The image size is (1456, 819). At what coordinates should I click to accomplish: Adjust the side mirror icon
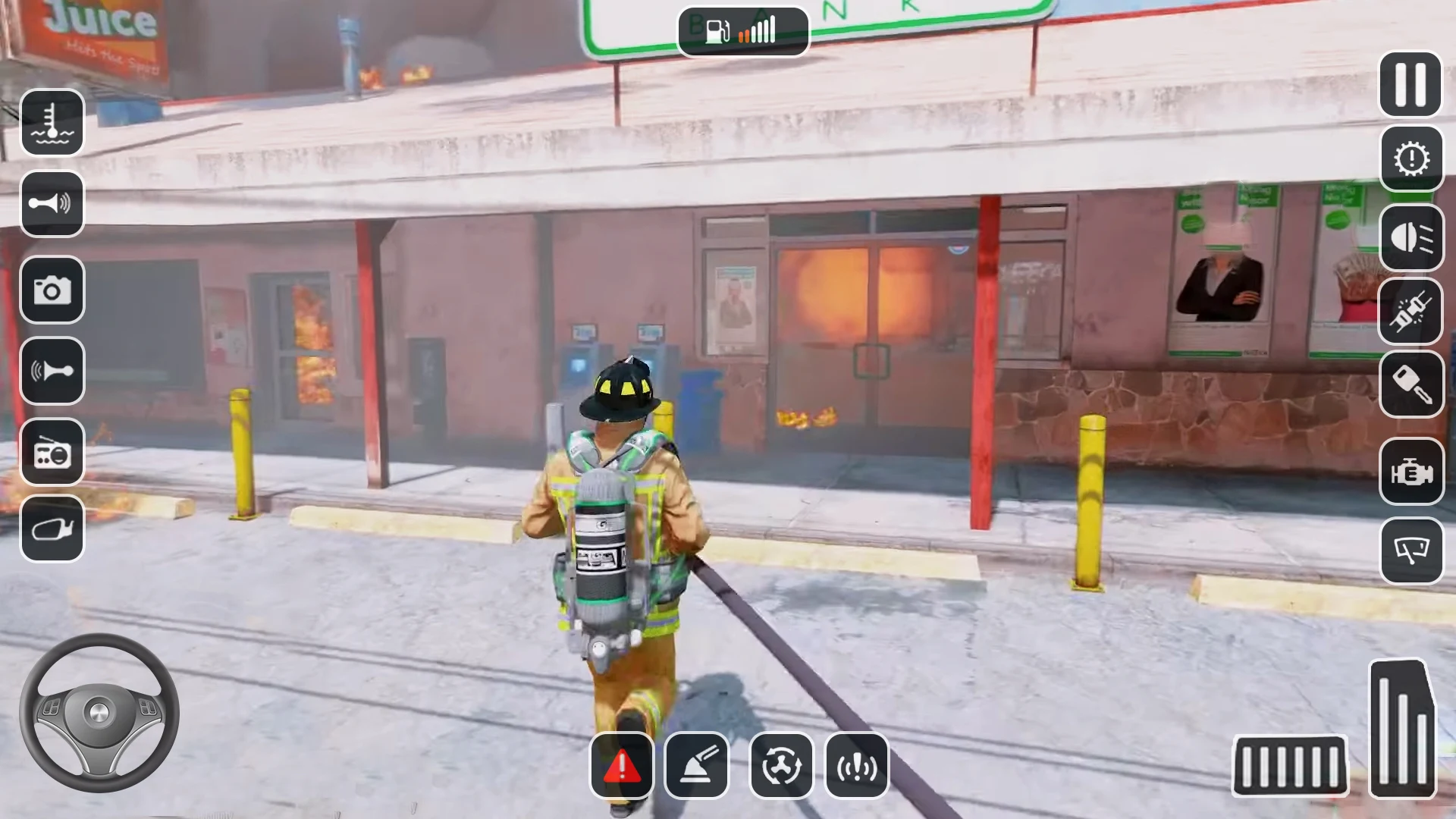point(52,529)
